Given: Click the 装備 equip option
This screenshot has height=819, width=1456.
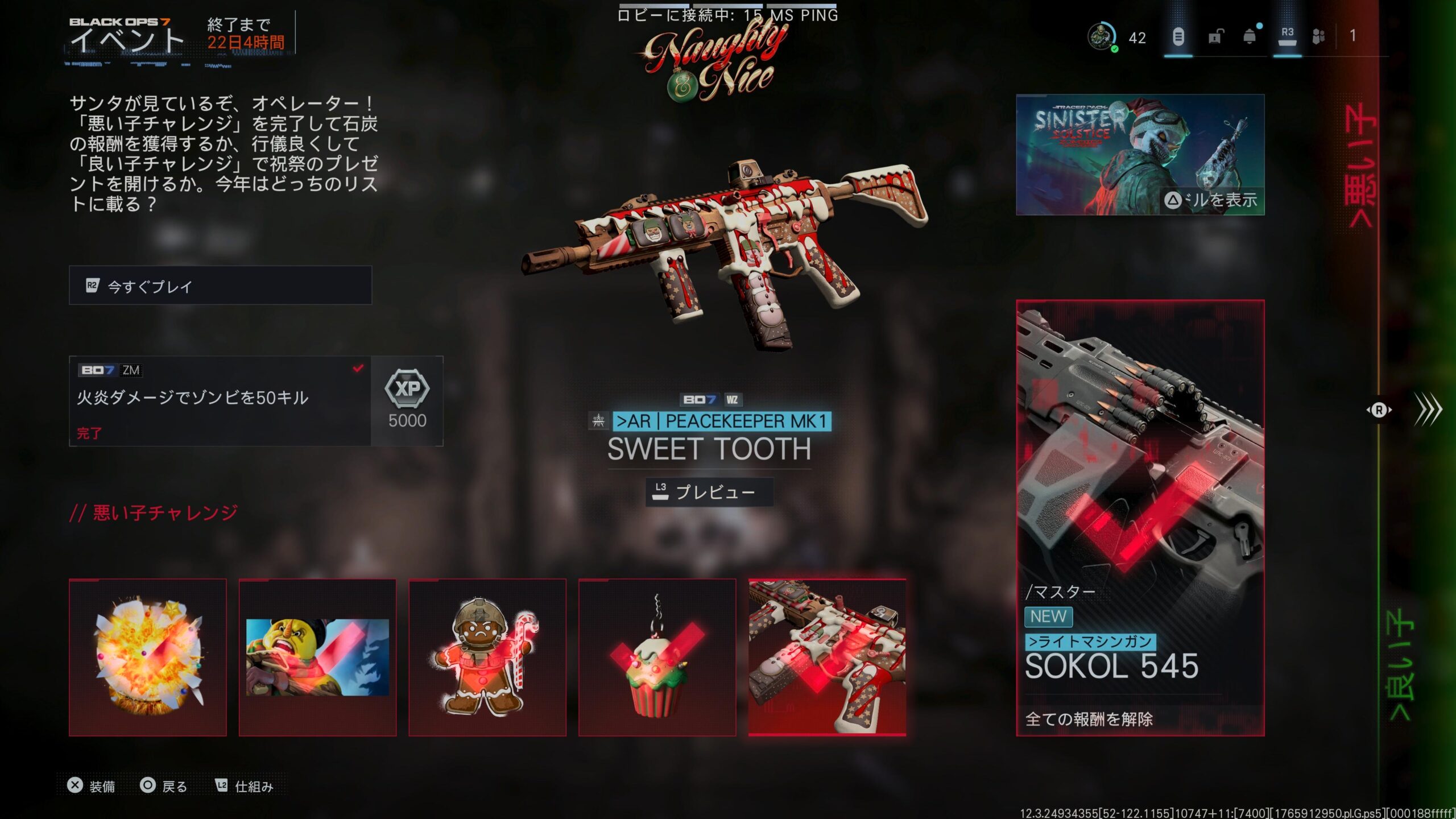Looking at the screenshot, I should pos(92,786).
